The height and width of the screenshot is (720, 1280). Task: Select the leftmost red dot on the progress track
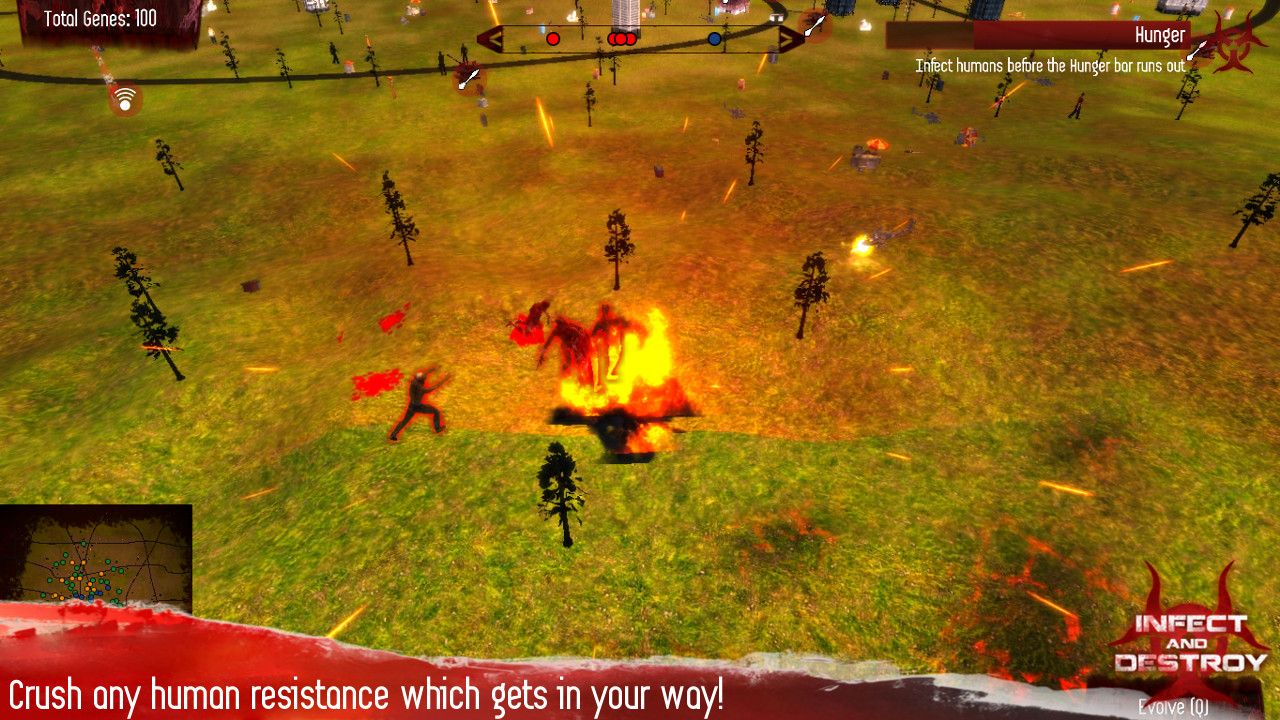(553, 38)
